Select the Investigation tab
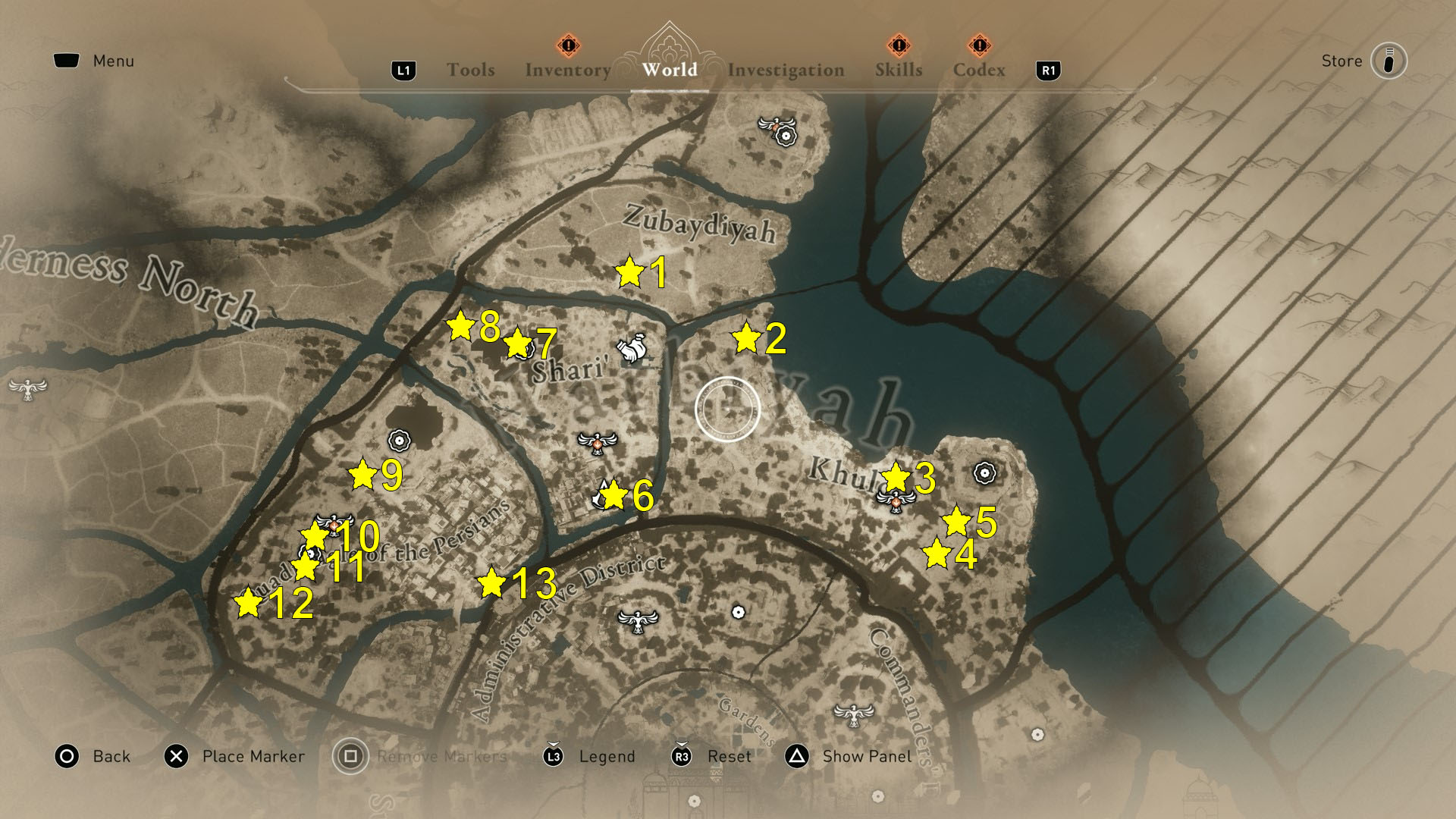Viewport: 1456px width, 819px height. (786, 69)
